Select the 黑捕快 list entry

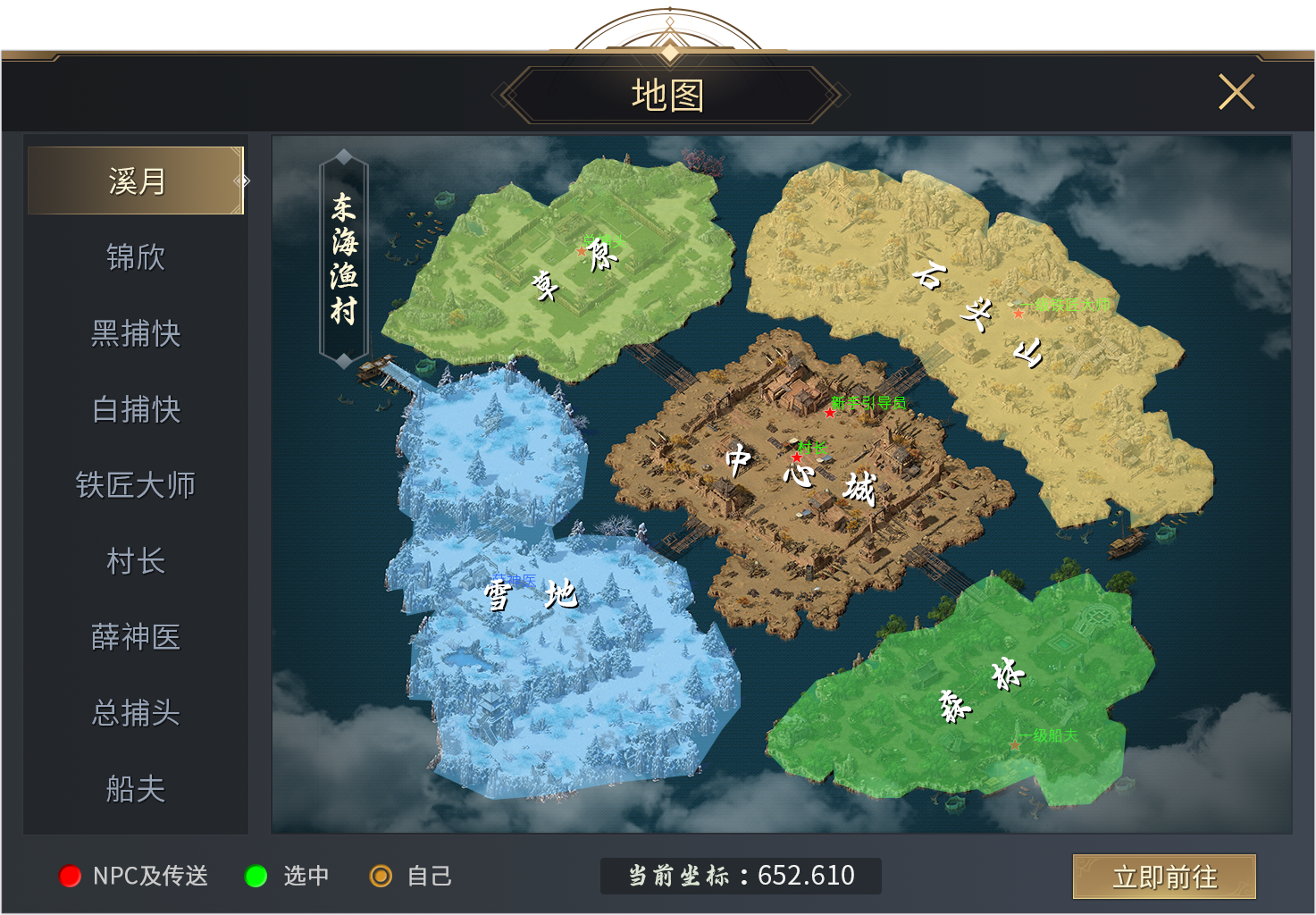click(136, 333)
